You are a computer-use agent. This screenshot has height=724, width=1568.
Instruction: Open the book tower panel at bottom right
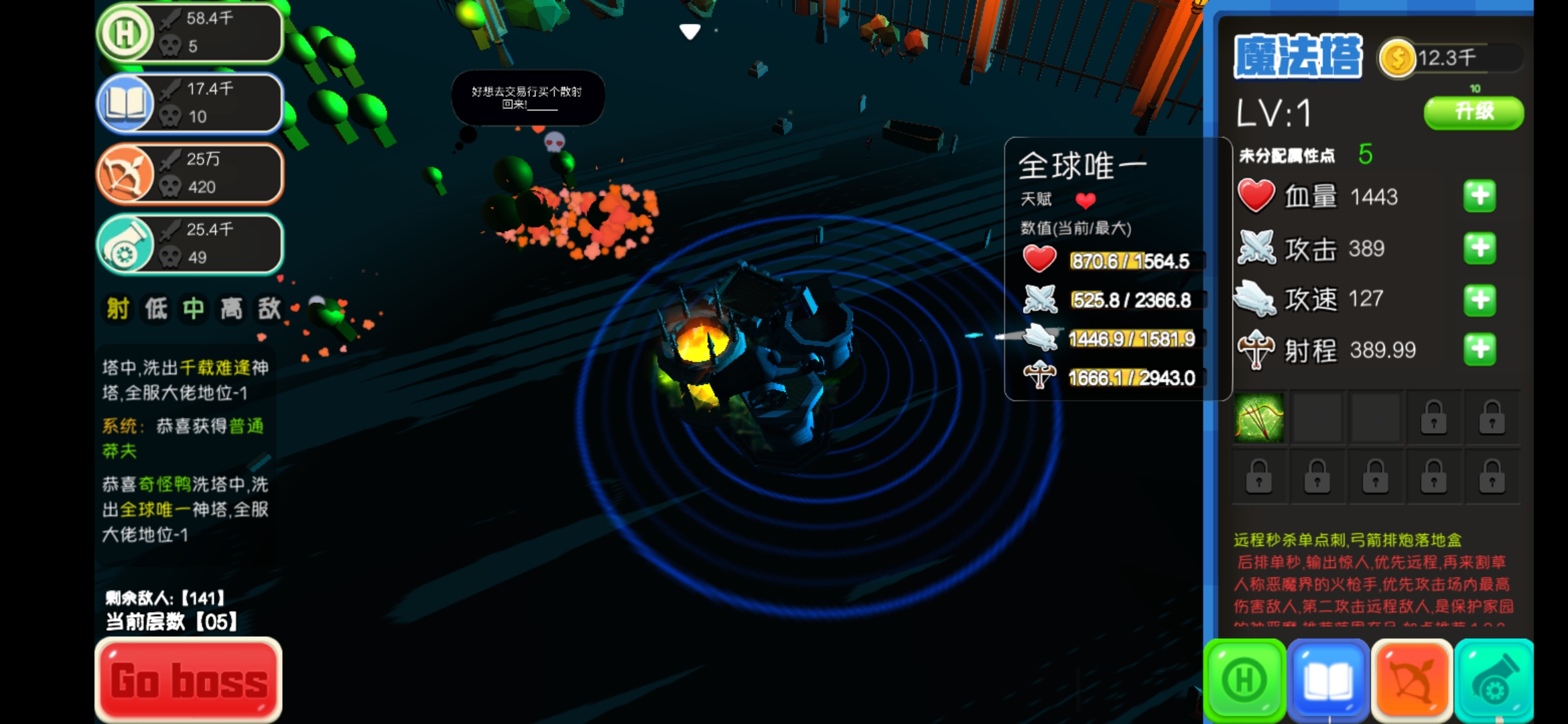pos(1328,679)
